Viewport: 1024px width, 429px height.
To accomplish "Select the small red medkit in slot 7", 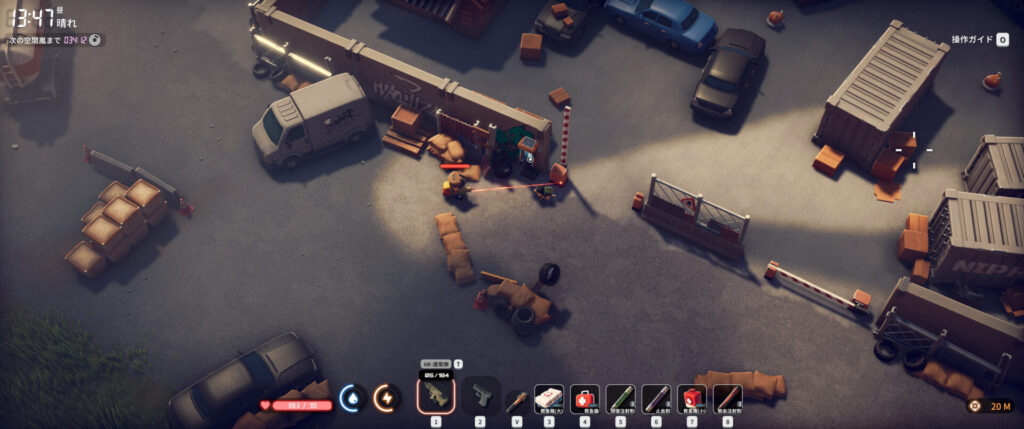I will (x=692, y=399).
